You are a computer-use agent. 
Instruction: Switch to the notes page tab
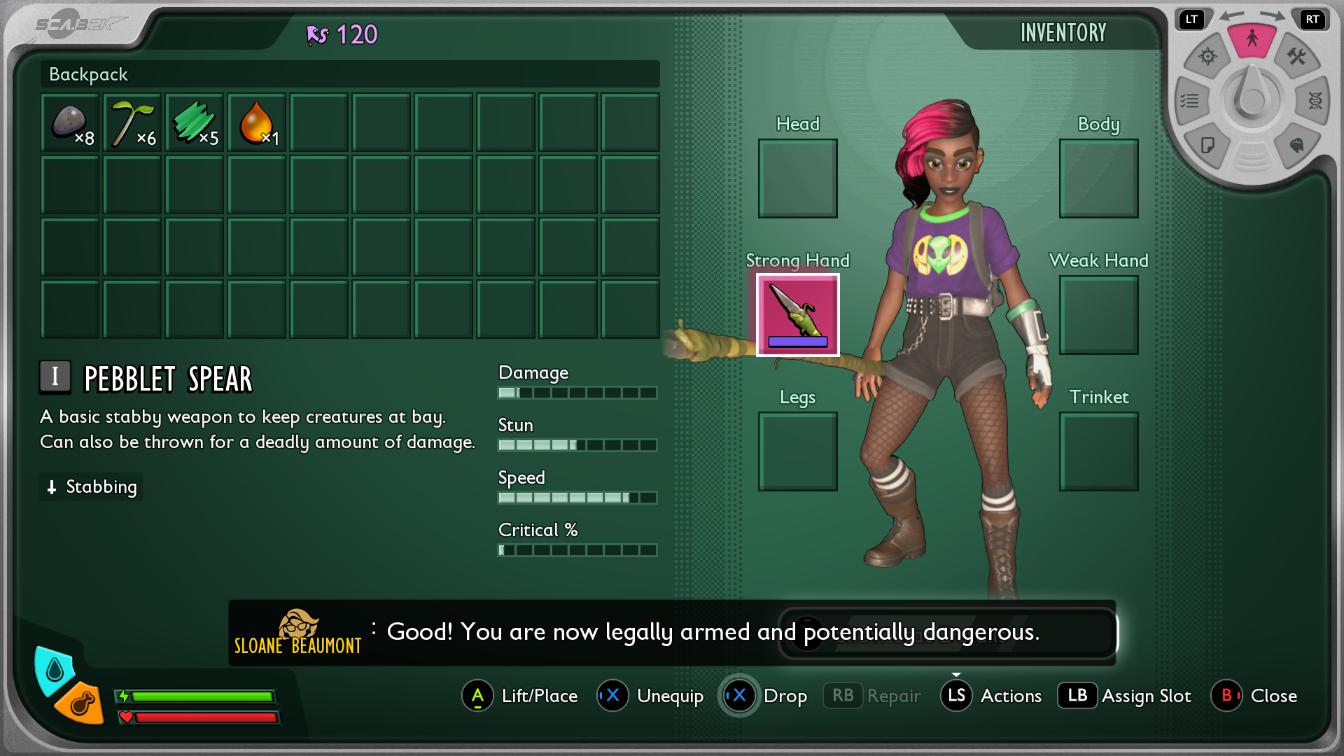pyautogui.click(x=1207, y=145)
